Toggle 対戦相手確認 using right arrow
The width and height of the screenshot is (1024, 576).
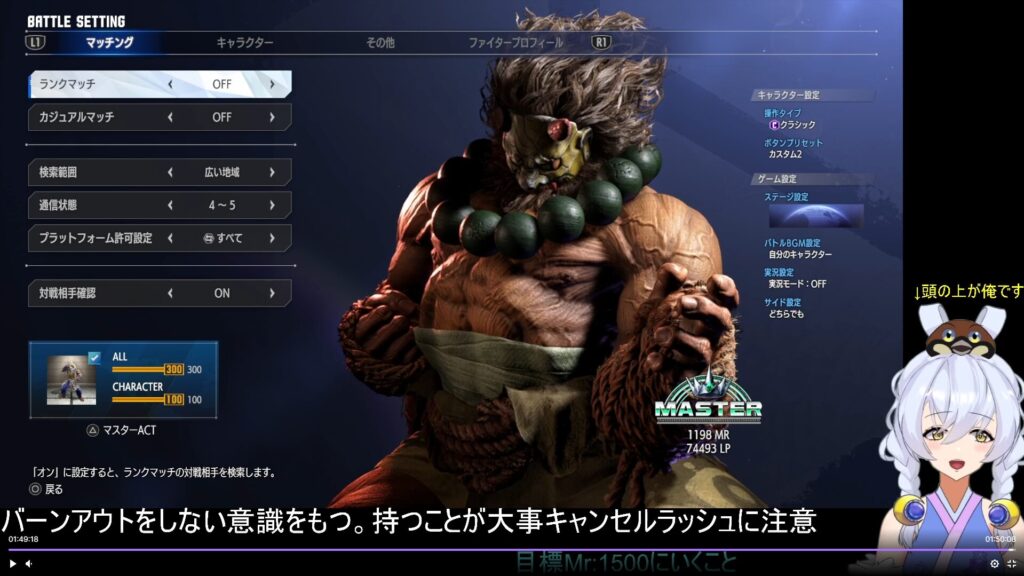pos(271,293)
